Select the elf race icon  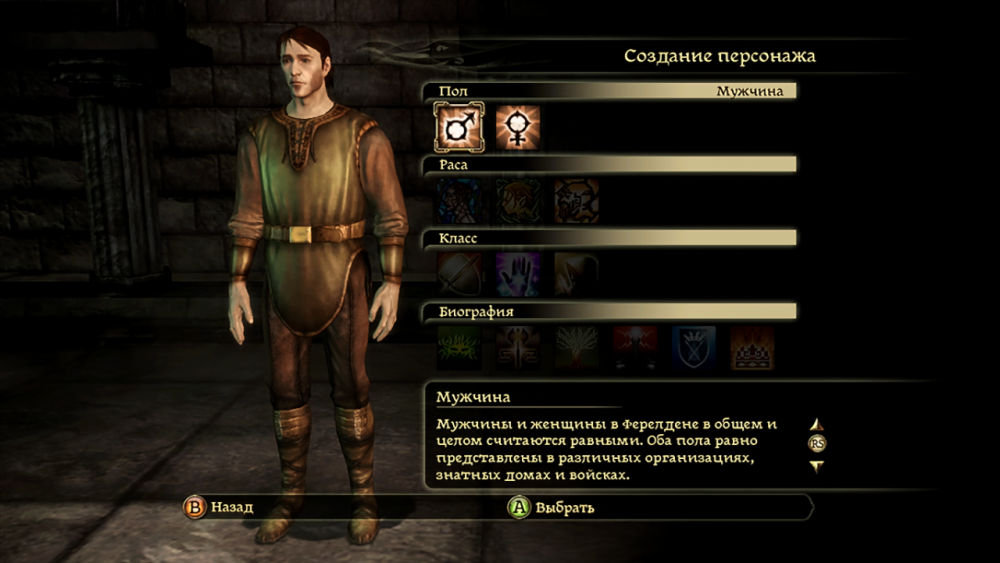(x=517, y=201)
